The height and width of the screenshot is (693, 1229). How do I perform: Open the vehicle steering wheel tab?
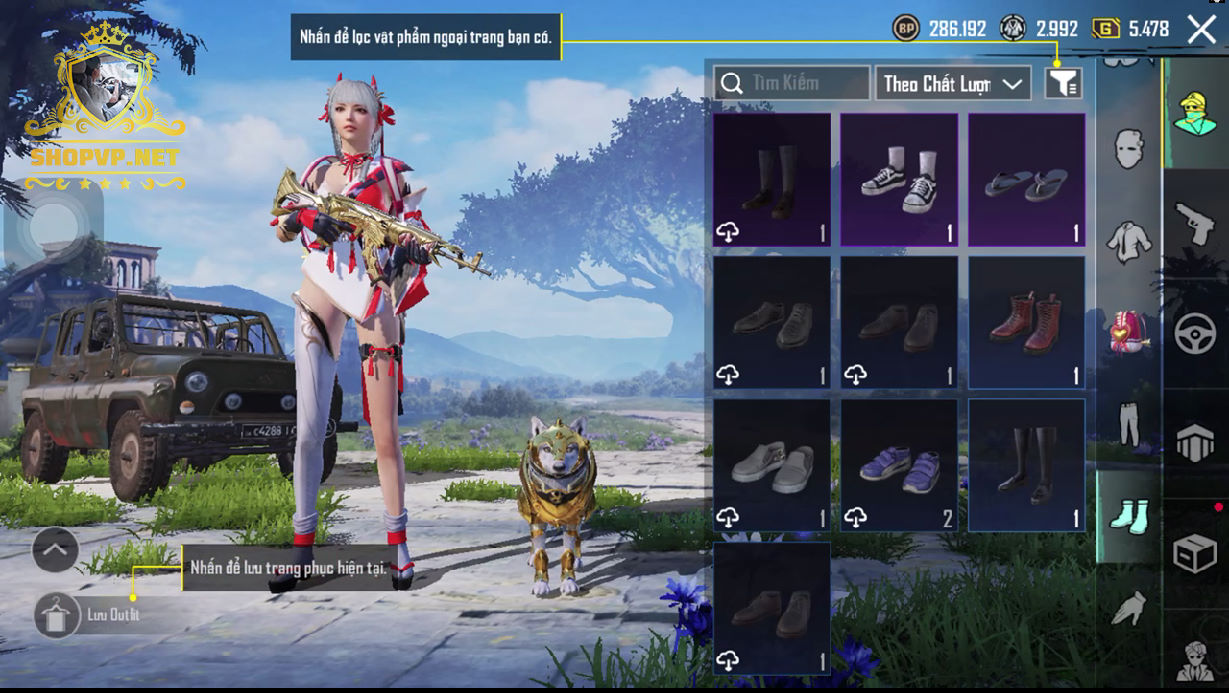pyautogui.click(x=1194, y=334)
